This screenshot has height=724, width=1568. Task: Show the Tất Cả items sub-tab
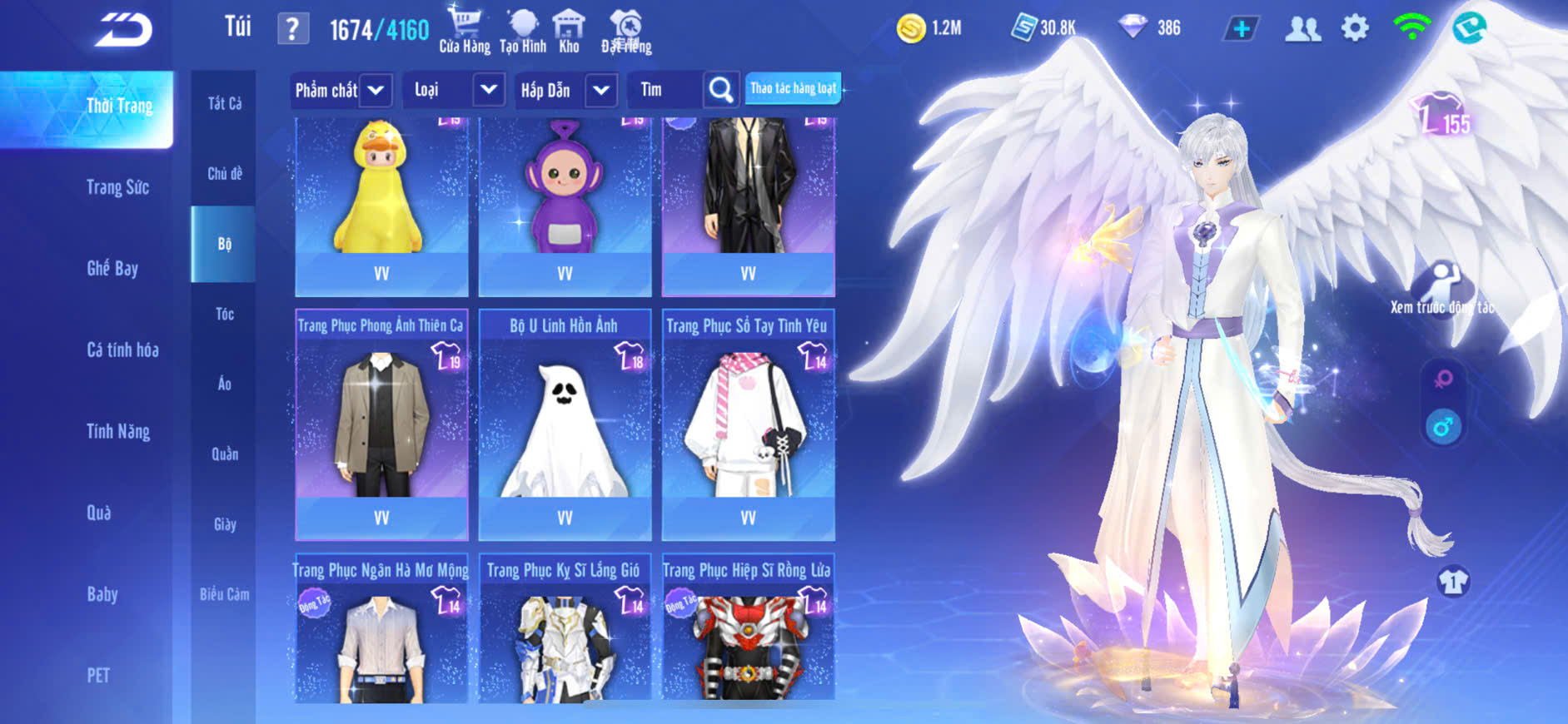point(224,103)
